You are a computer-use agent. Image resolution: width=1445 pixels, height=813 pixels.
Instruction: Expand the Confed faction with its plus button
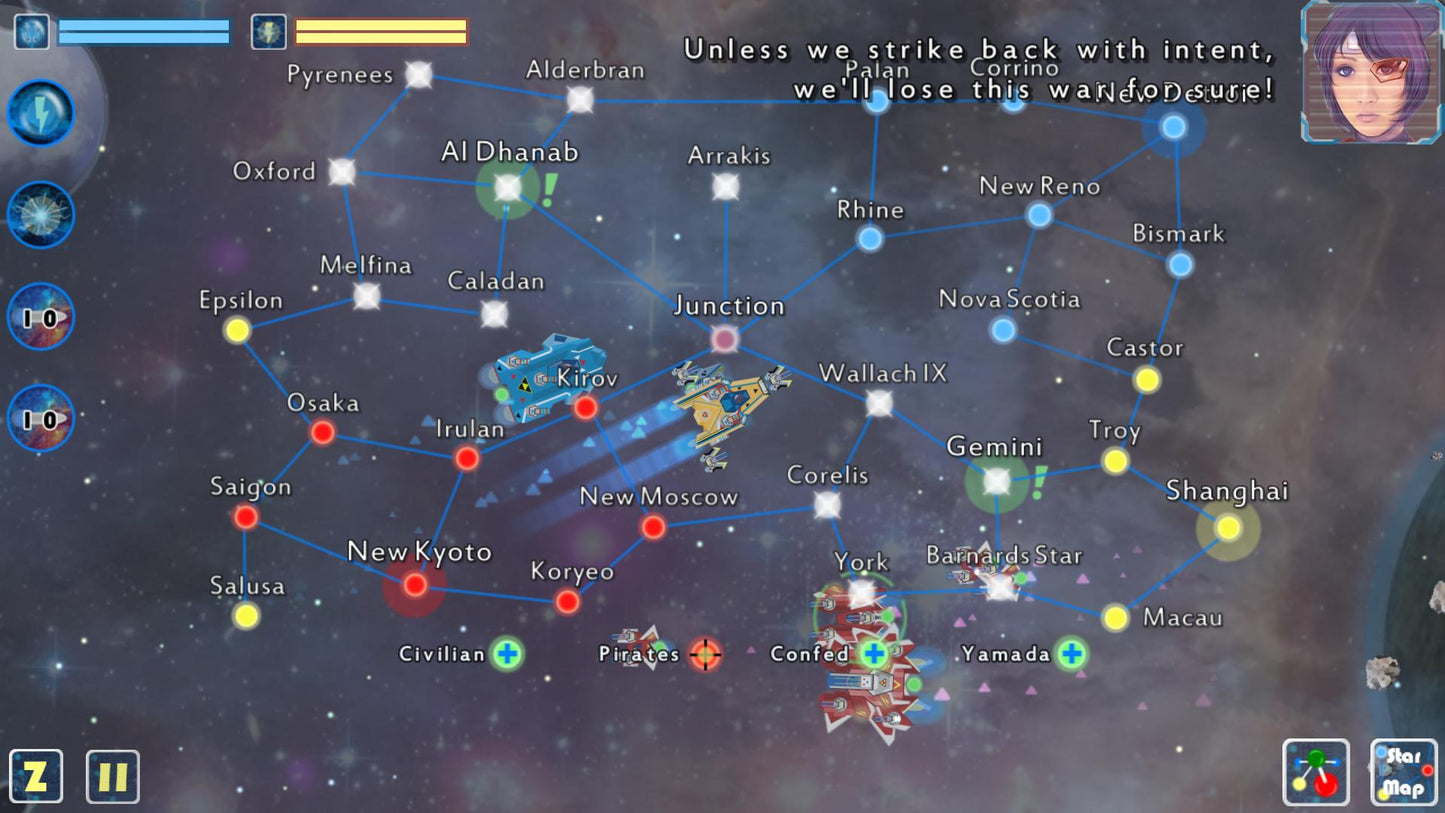click(872, 655)
